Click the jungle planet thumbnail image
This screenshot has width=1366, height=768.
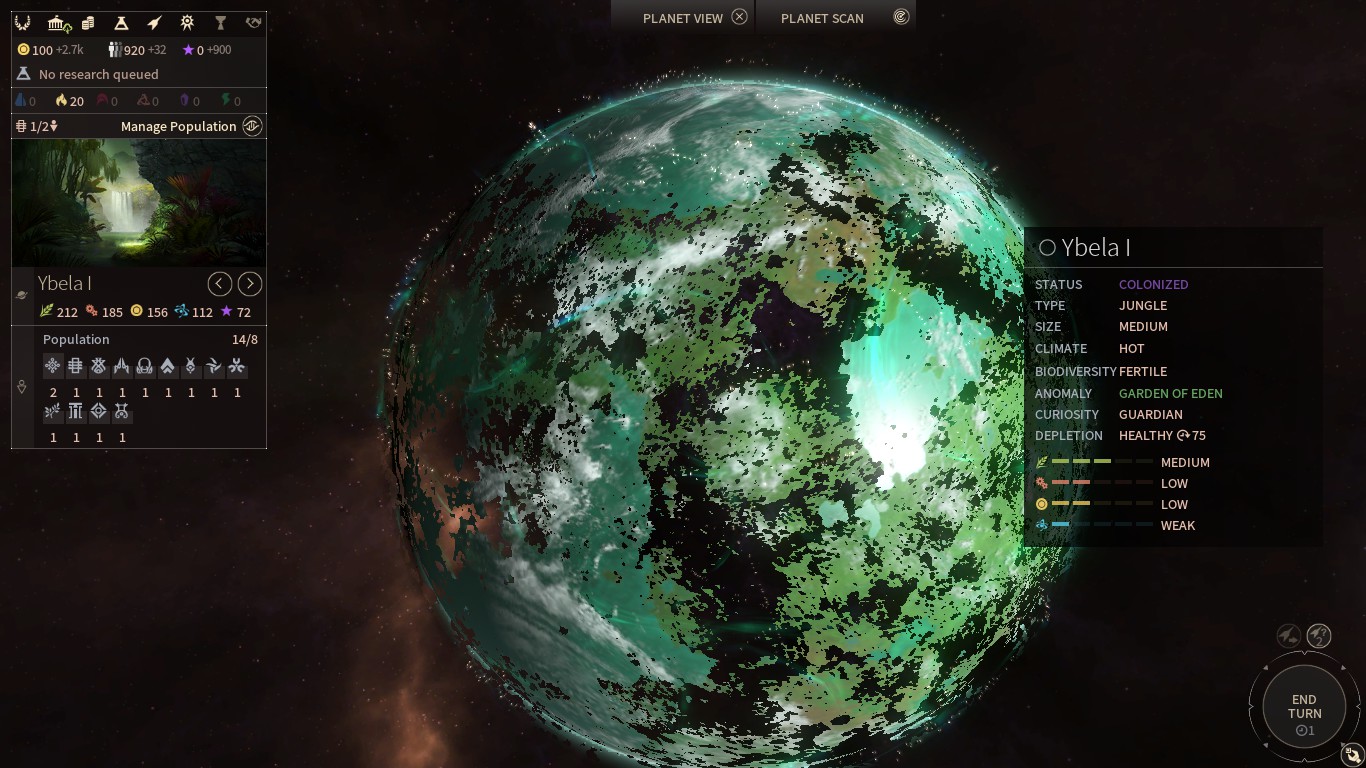[139, 202]
